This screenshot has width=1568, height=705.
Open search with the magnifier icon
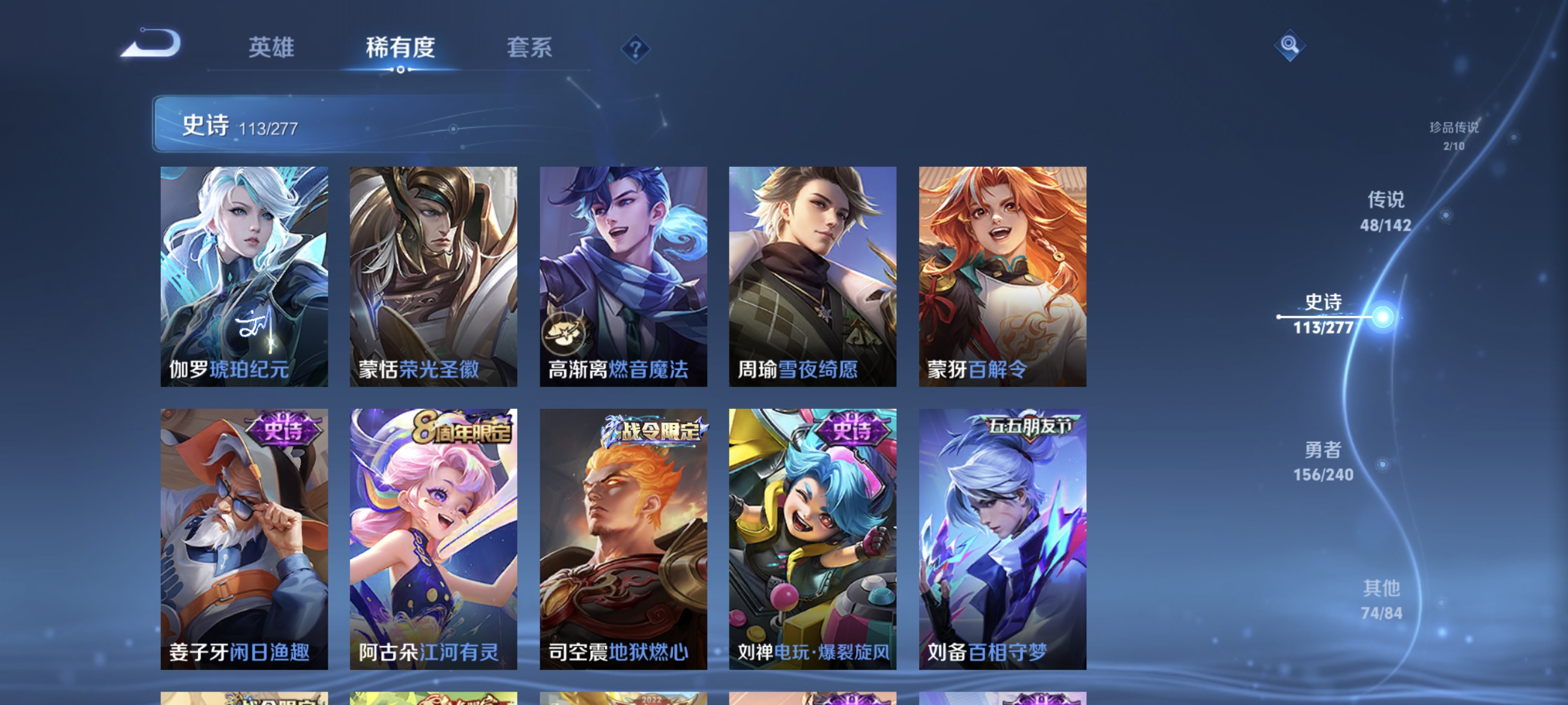click(x=1290, y=45)
